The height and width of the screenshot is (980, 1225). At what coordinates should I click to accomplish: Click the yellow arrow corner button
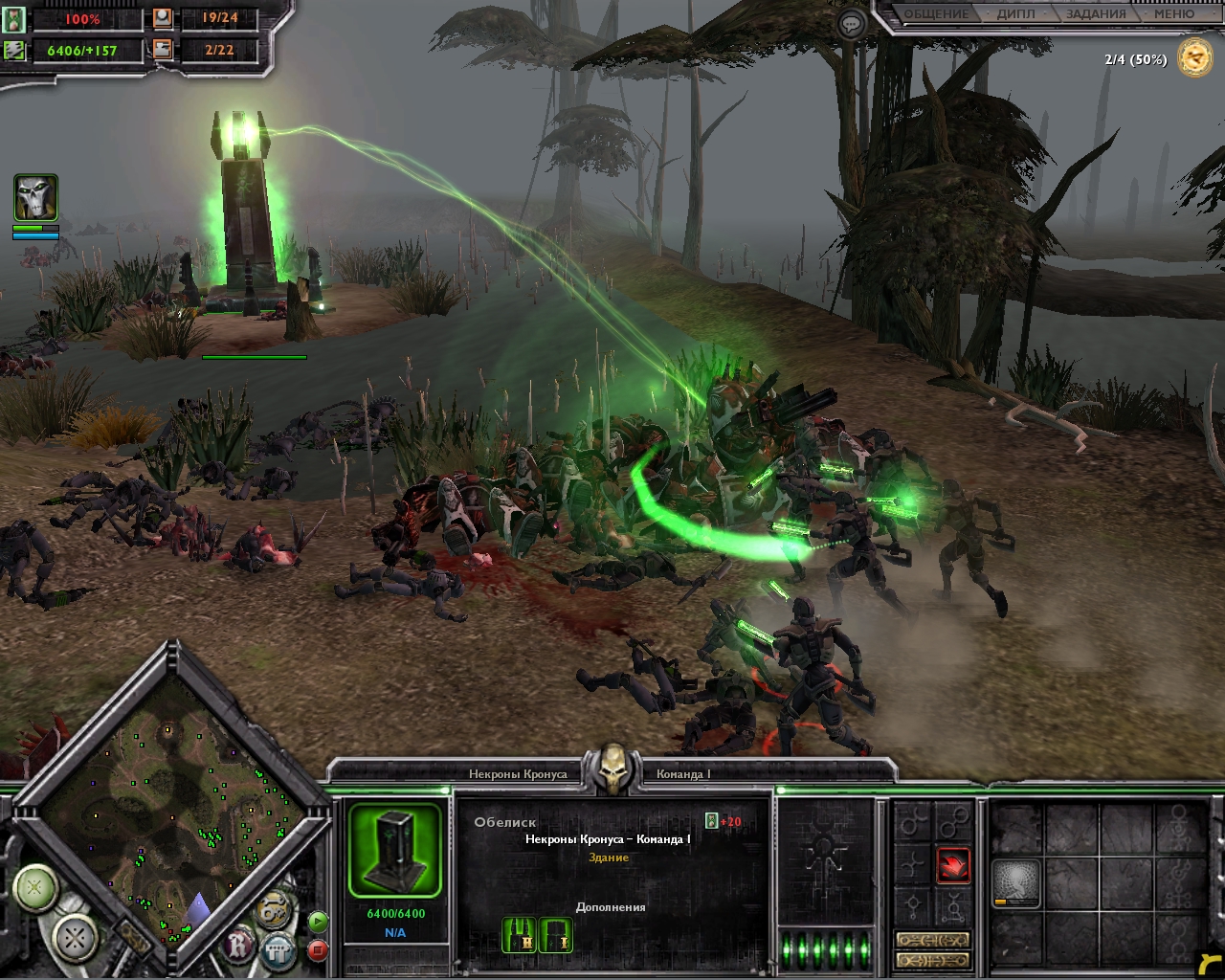click(x=1210, y=965)
